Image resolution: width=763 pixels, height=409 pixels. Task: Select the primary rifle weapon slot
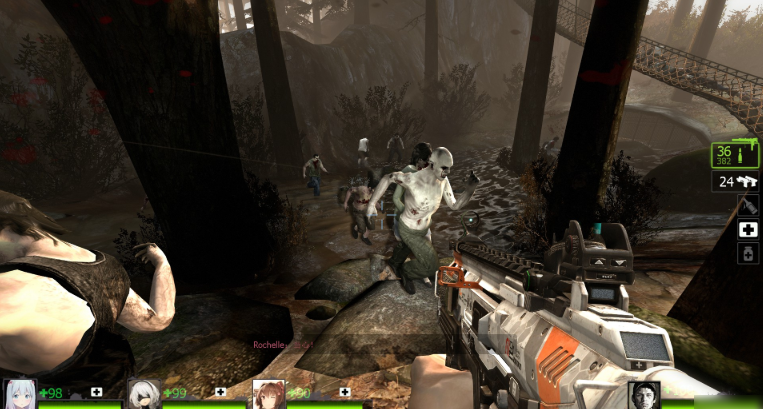735,155
